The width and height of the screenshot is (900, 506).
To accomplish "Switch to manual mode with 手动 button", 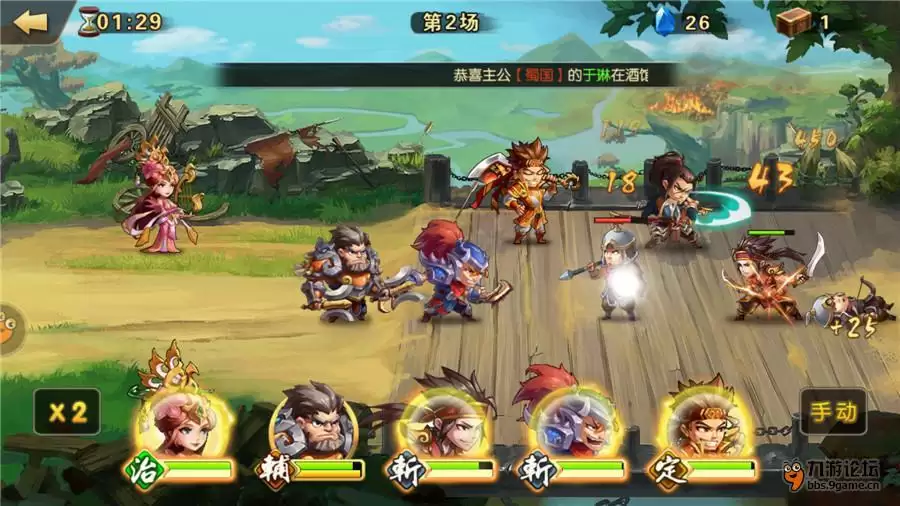I will point(832,411).
